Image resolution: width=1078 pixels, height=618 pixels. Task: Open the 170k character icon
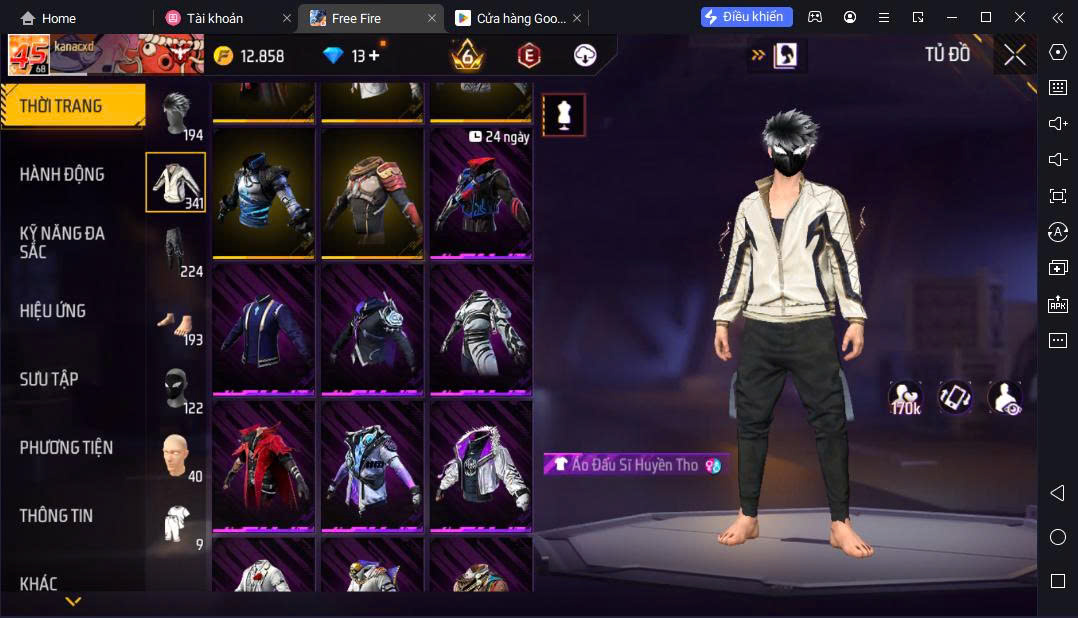pos(905,397)
